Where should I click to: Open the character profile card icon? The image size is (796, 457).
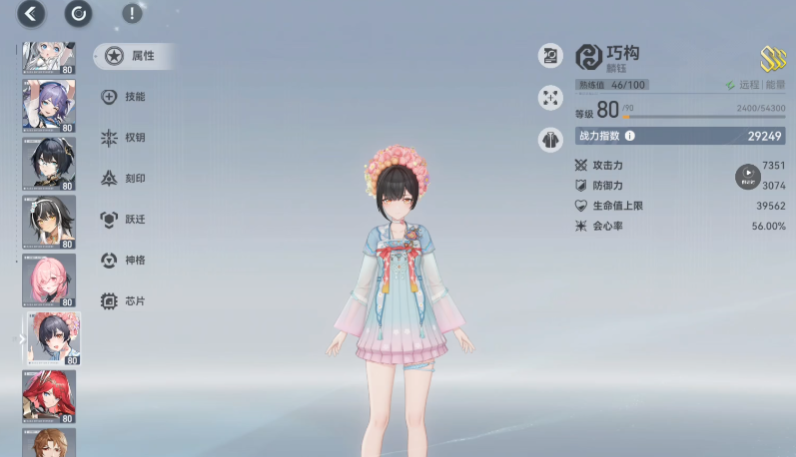click(x=550, y=56)
